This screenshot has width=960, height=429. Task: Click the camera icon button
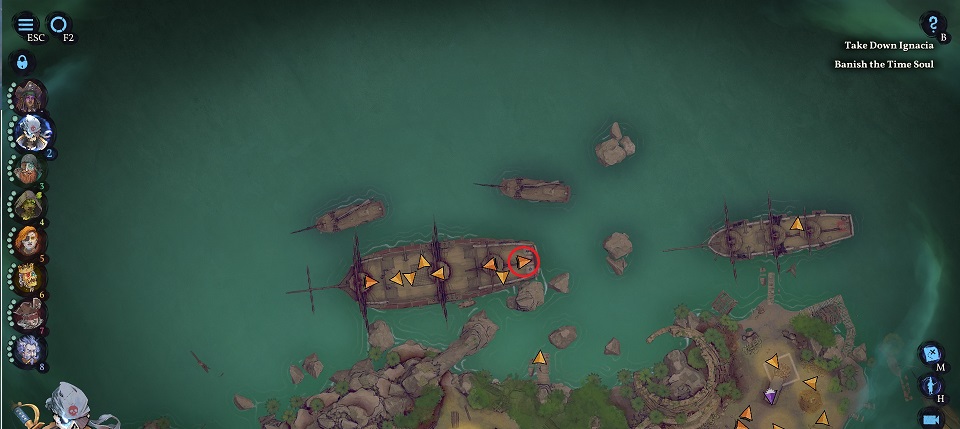[931, 418]
